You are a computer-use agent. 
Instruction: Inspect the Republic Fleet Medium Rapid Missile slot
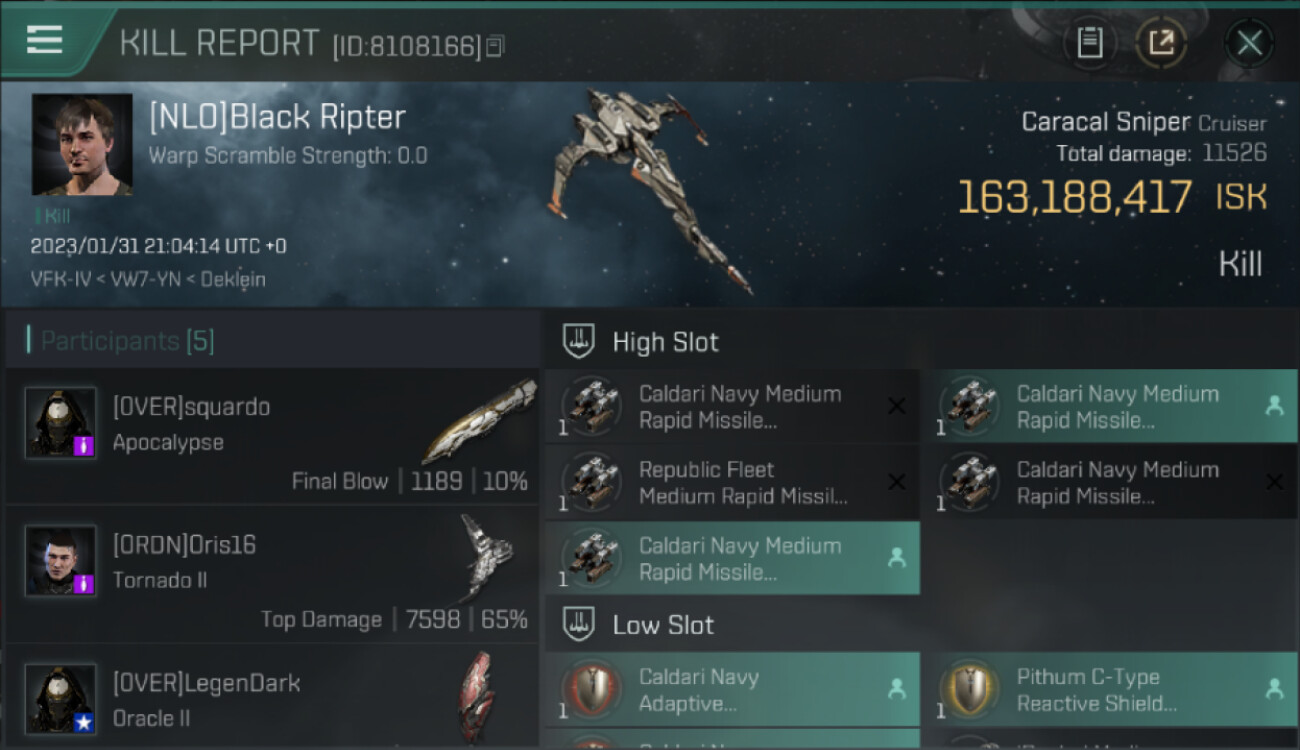pos(732,483)
